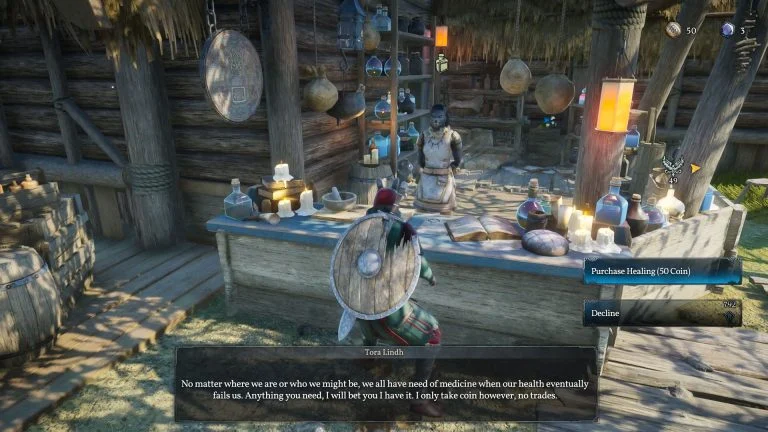Select the Decline dialogue option

[662, 313]
